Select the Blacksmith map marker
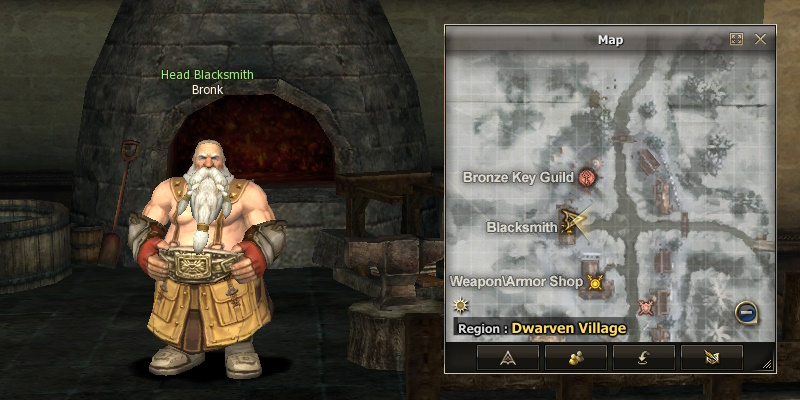The height and width of the screenshot is (400, 800). point(572,223)
